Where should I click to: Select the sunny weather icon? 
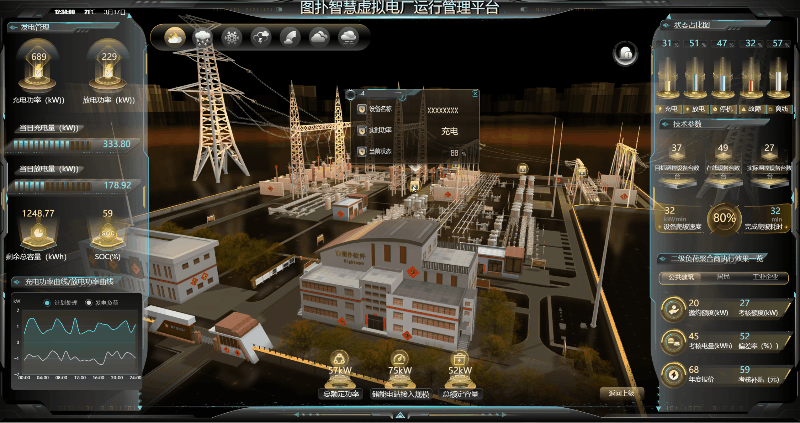pyautogui.click(x=175, y=37)
